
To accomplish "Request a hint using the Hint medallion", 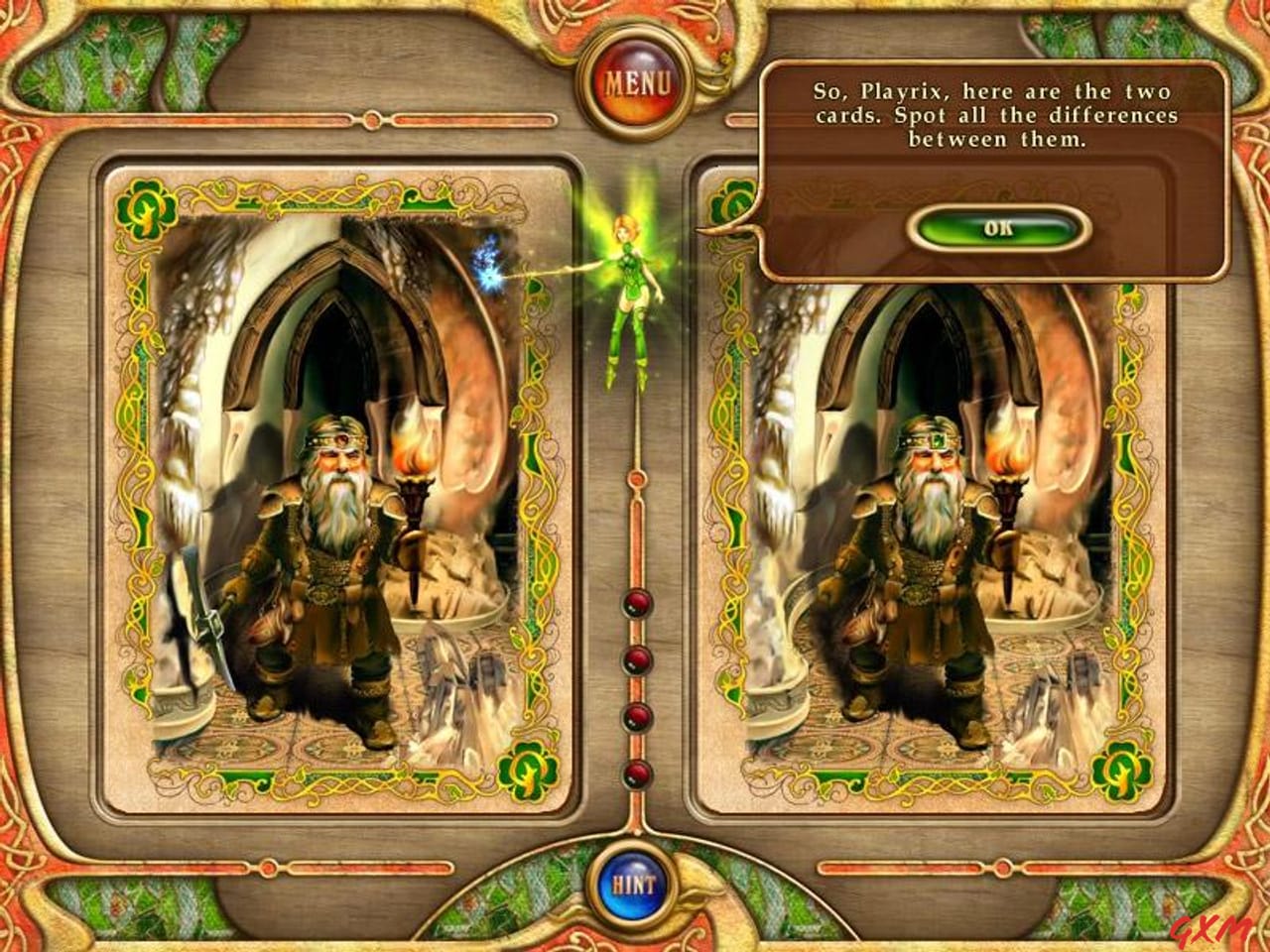I will pos(635,883).
